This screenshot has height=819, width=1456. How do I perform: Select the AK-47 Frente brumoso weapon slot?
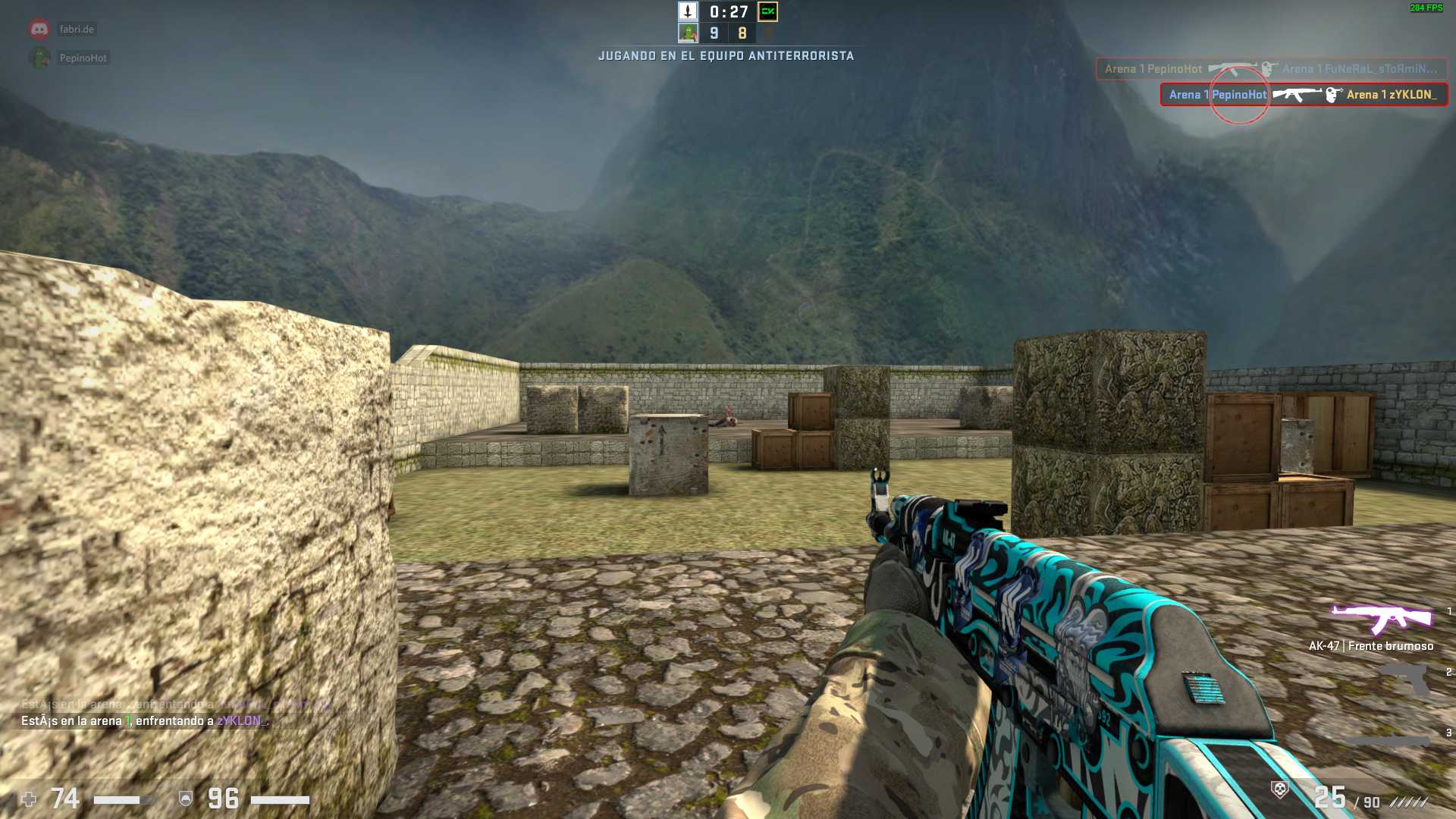pos(1382,620)
